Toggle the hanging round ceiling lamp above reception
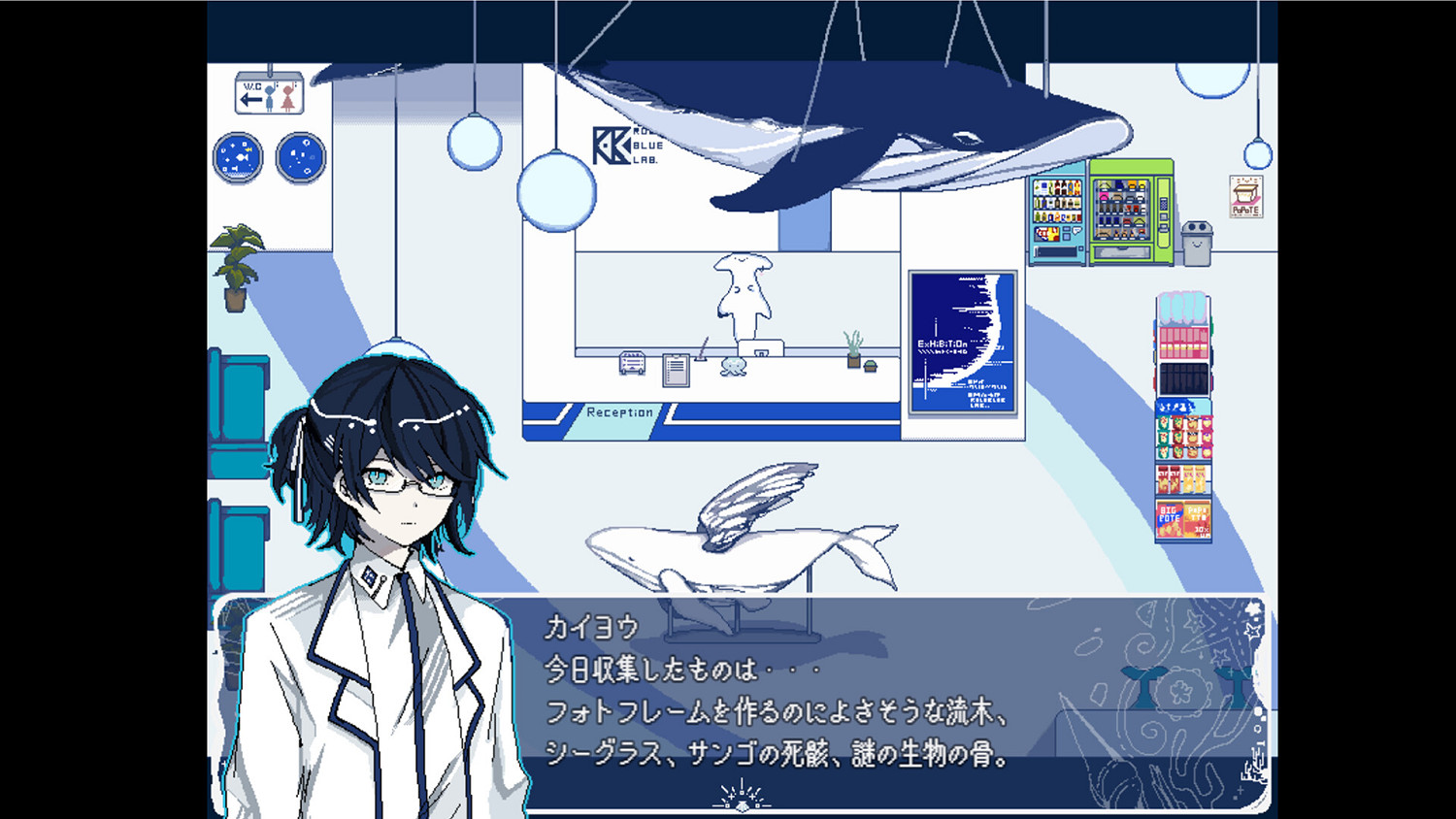The height and width of the screenshot is (819, 1456). [x=558, y=194]
